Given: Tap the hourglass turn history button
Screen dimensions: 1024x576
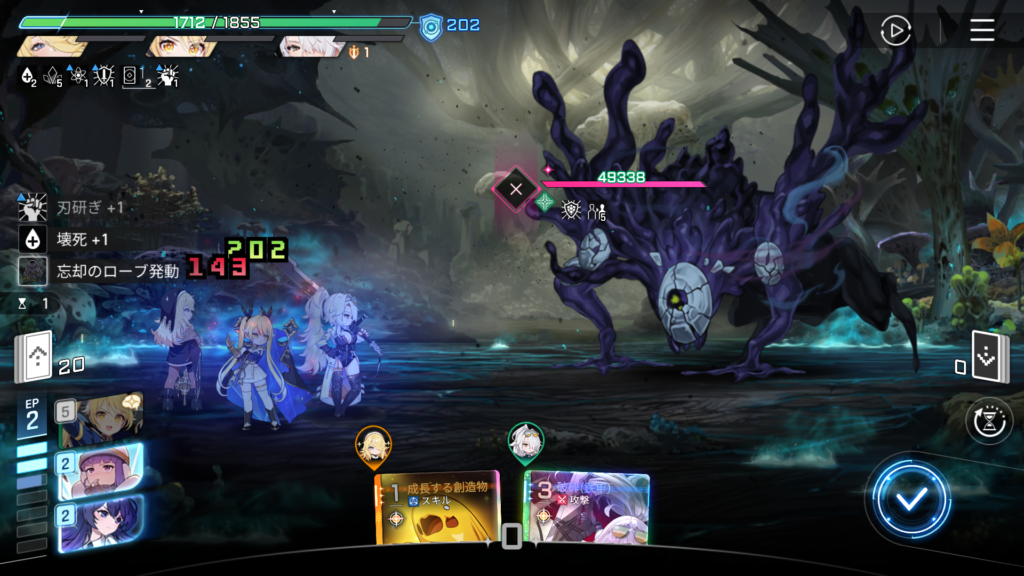Looking at the screenshot, I should (x=987, y=421).
